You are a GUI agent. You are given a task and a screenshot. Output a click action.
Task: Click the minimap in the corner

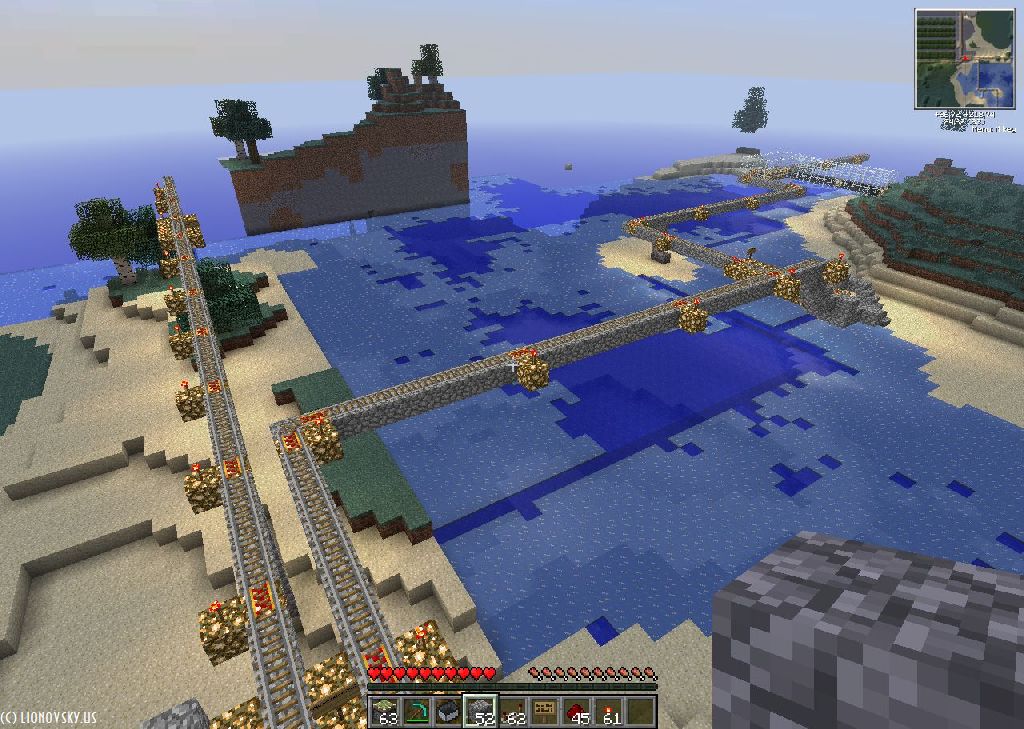click(x=964, y=59)
